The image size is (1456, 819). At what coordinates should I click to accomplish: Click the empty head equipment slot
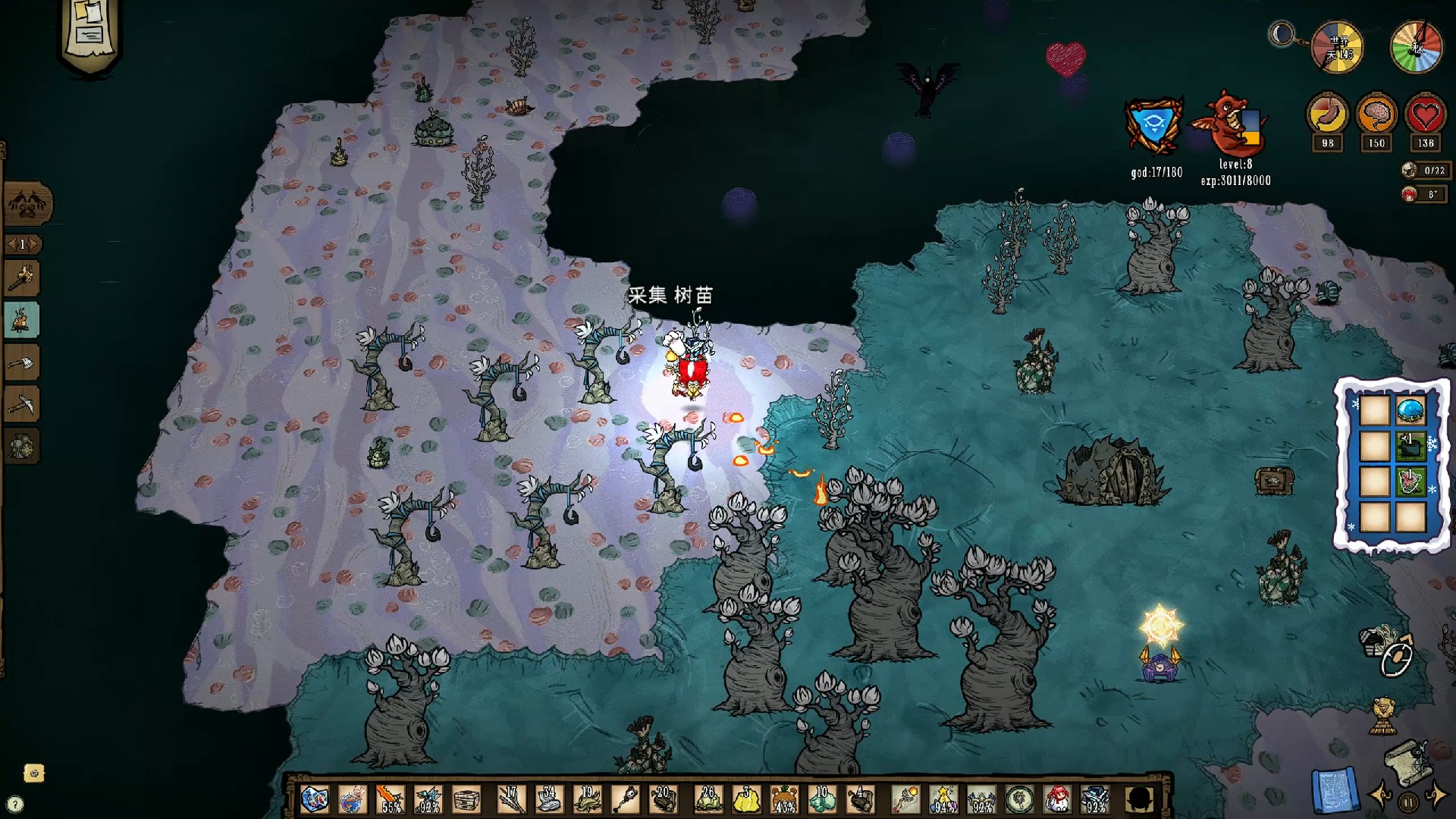point(1140,800)
